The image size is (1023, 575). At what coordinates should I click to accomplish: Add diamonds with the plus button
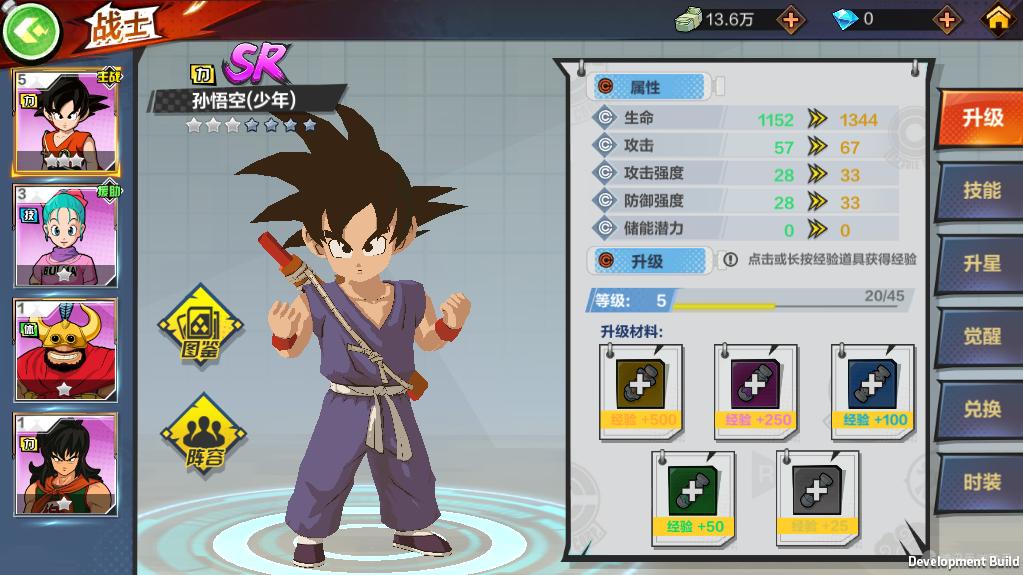click(x=946, y=19)
